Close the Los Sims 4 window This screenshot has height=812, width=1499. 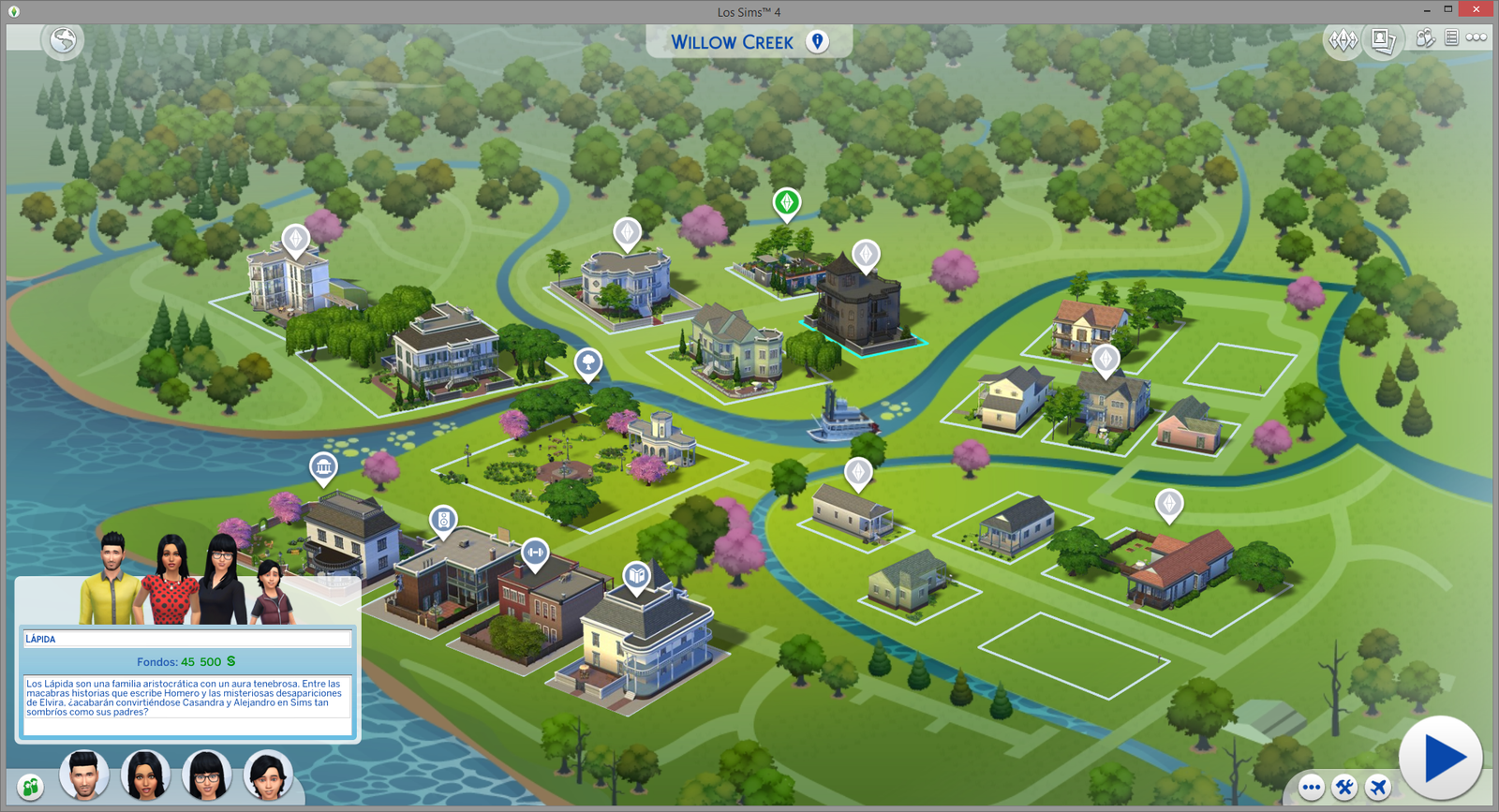click(x=1476, y=9)
